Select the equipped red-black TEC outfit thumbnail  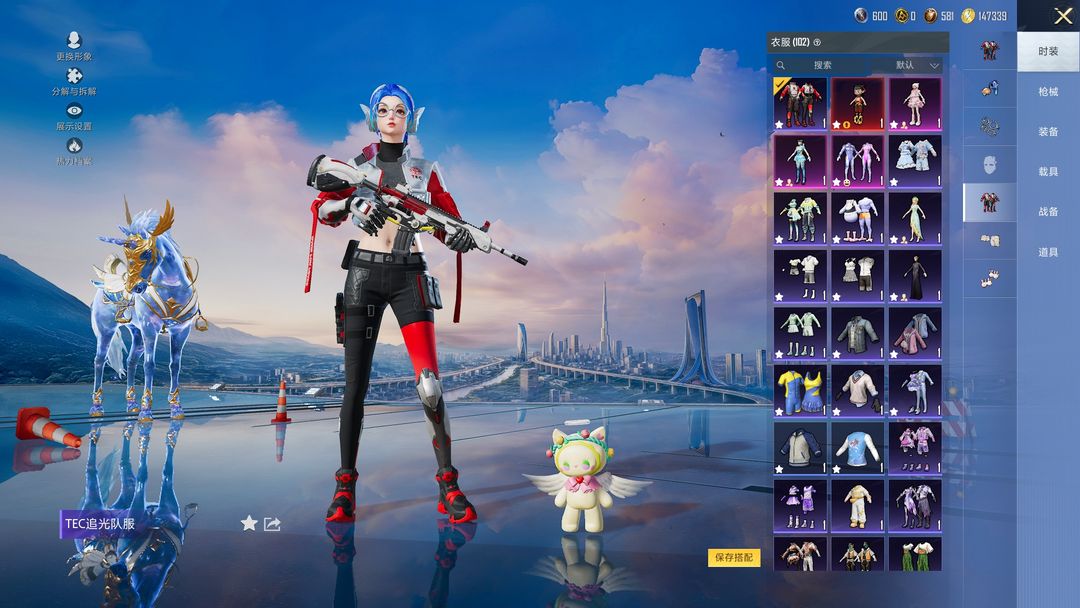click(x=799, y=103)
